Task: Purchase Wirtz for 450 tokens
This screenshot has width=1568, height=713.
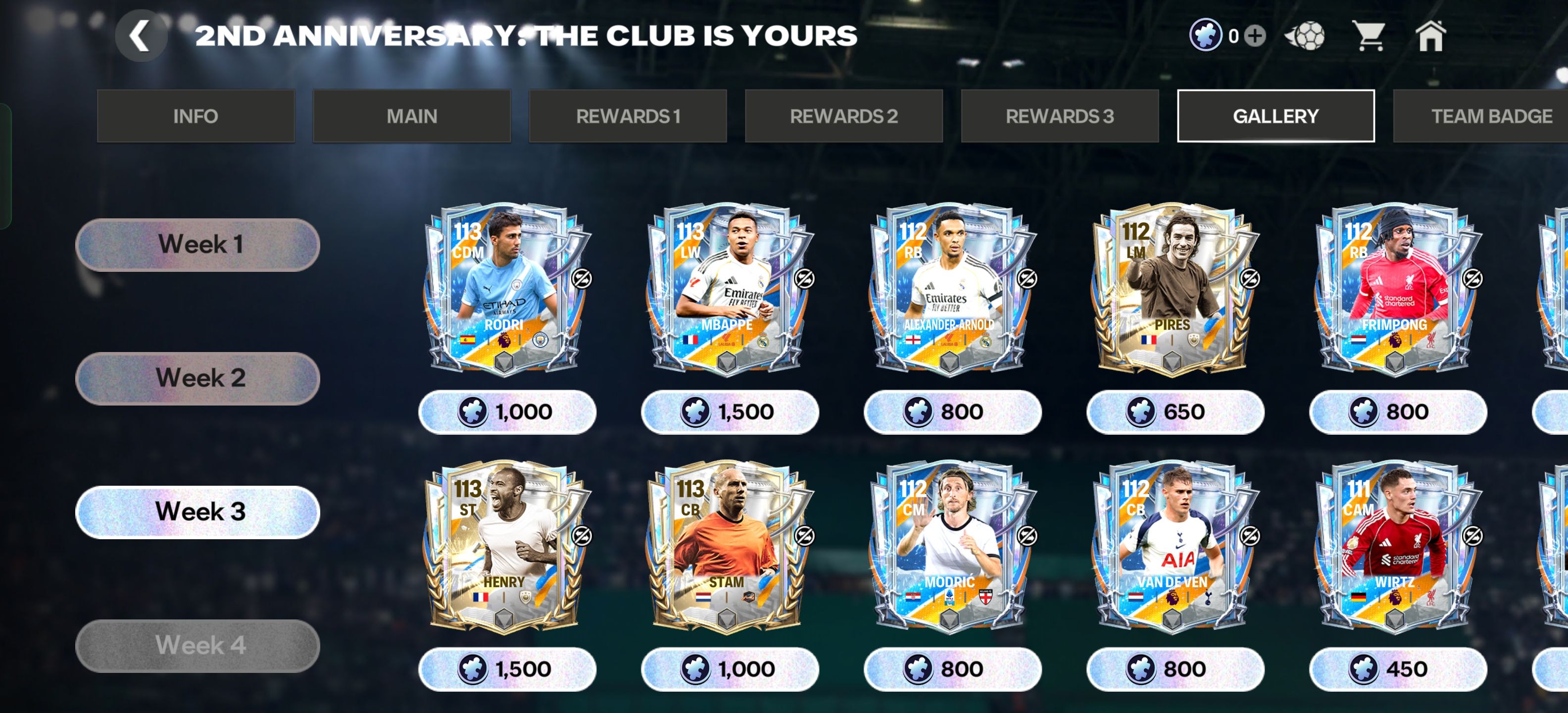Action: [1397, 669]
